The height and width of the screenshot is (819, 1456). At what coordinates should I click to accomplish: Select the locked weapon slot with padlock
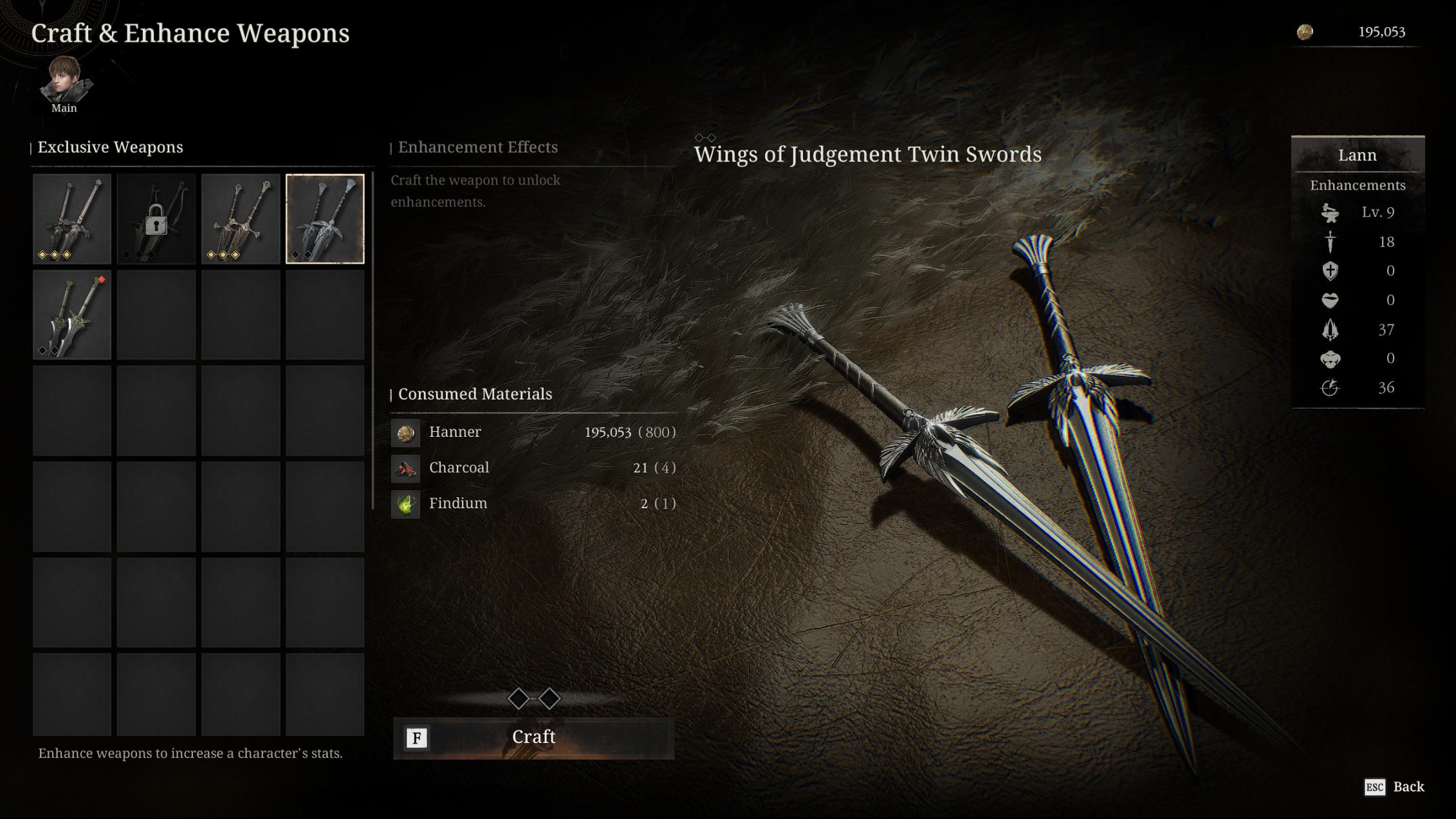156,219
